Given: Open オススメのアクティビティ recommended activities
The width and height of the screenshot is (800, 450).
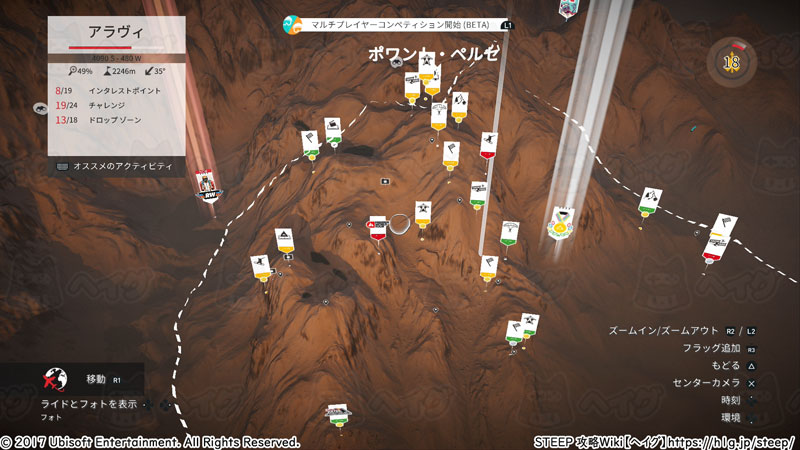Looking at the screenshot, I should click(x=115, y=165).
